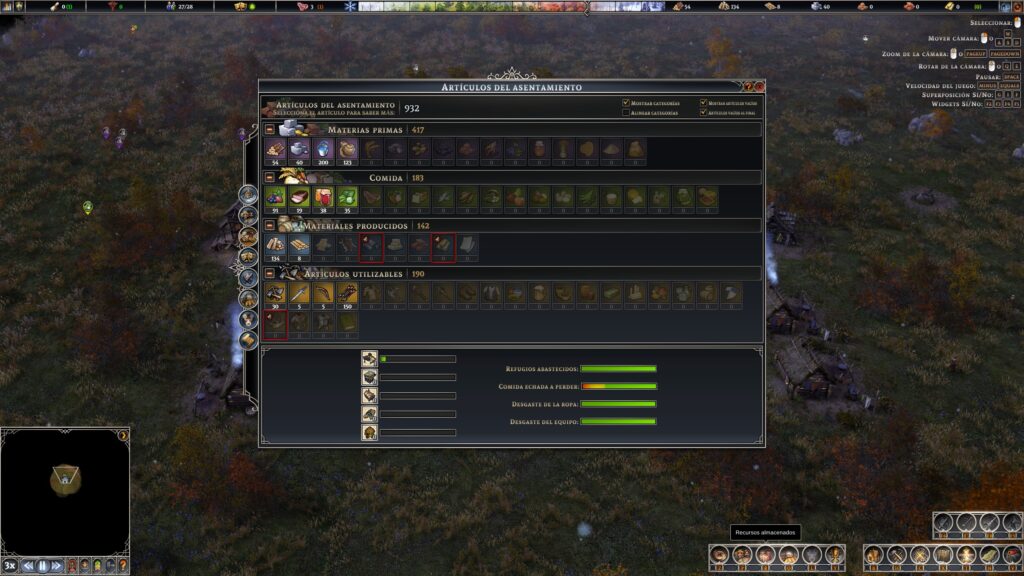Viewport: 1024px width, 576px height.
Task: Pause the game with the speed control
Action: coord(43,566)
